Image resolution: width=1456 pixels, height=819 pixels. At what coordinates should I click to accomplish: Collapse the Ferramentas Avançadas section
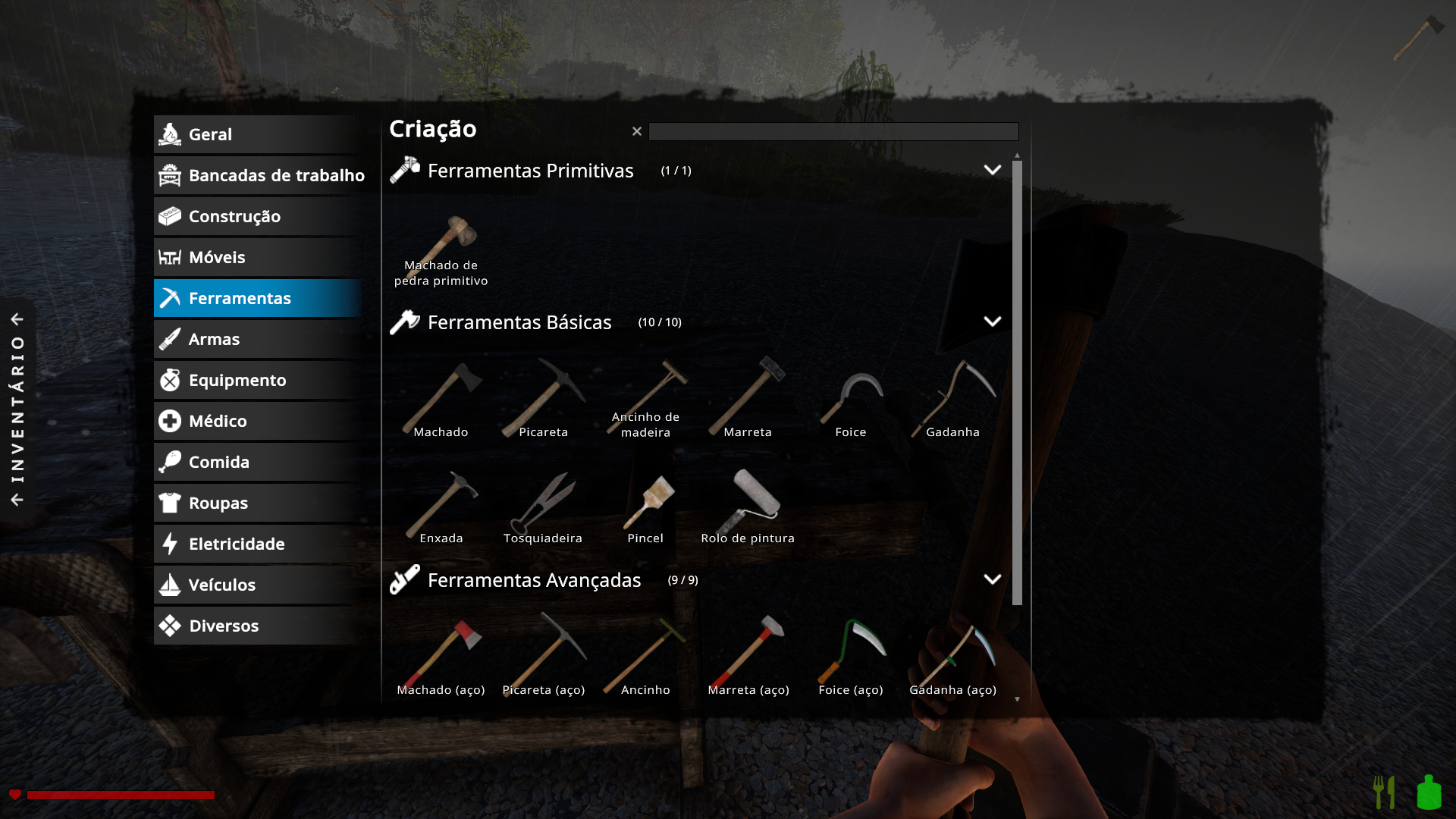click(992, 580)
